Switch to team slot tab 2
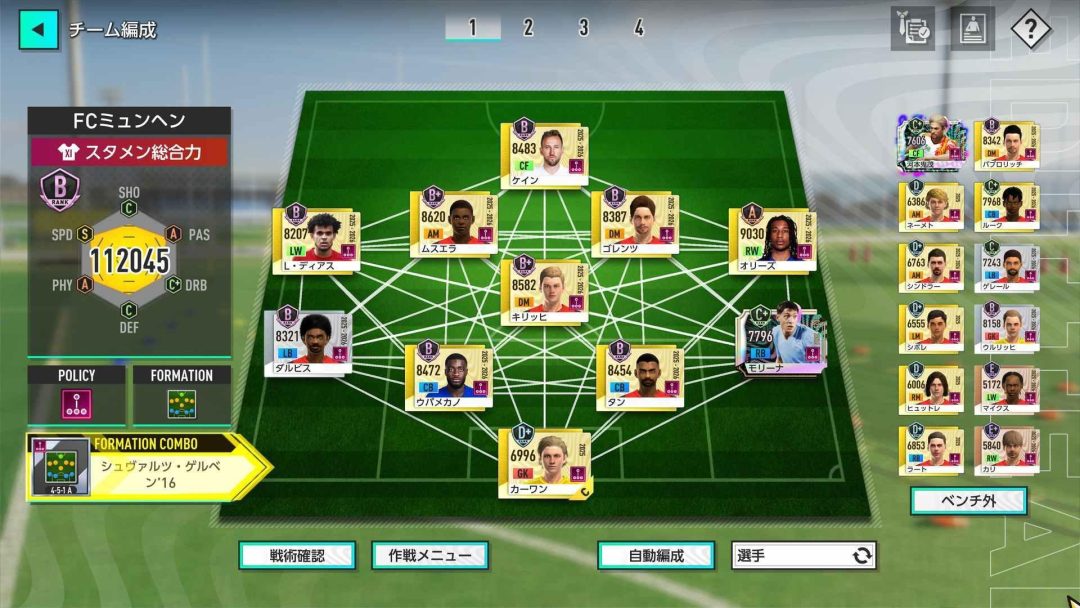 pos(528,28)
